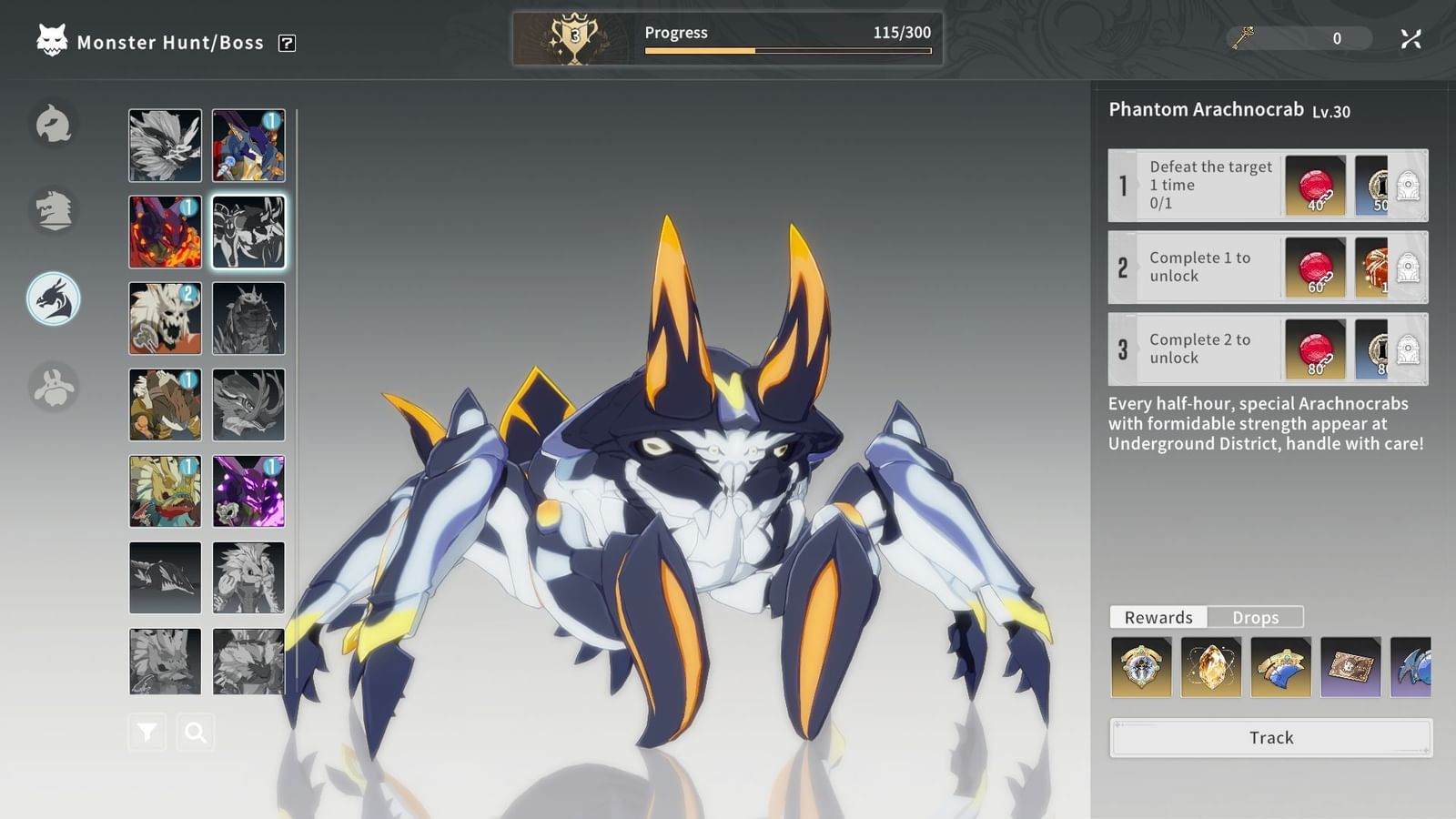Click the trophy rank badge showing 3
Viewport: 1456px width, 819px height.
(572, 35)
